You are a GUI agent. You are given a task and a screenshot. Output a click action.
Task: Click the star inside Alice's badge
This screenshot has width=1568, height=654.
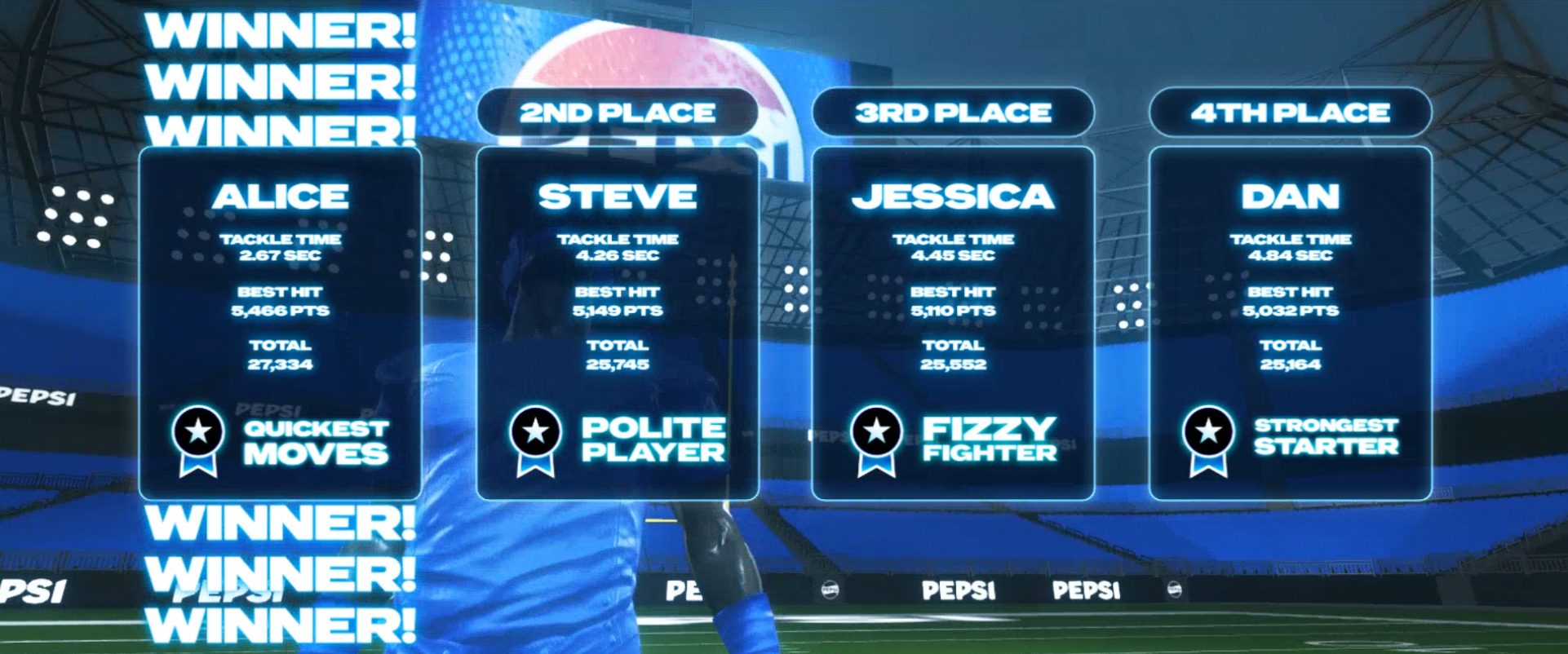coord(198,431)
